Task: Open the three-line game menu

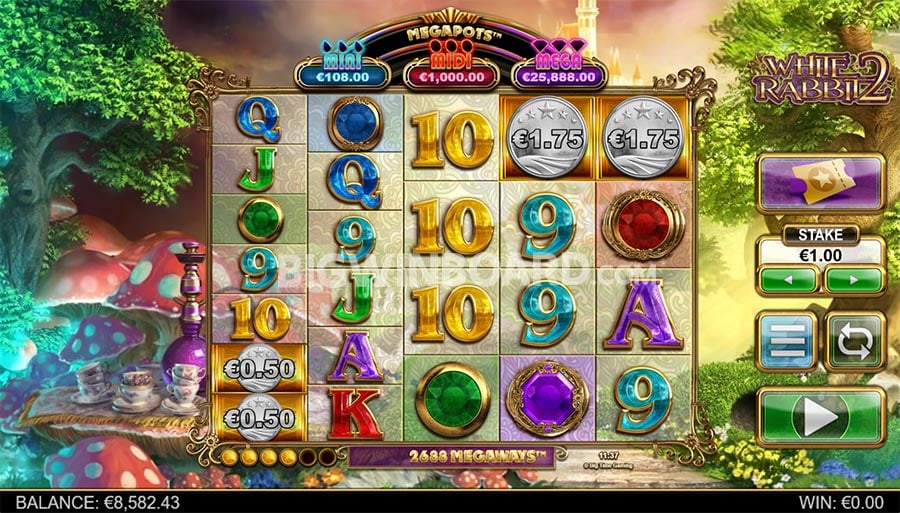Action: click(786, 341)
